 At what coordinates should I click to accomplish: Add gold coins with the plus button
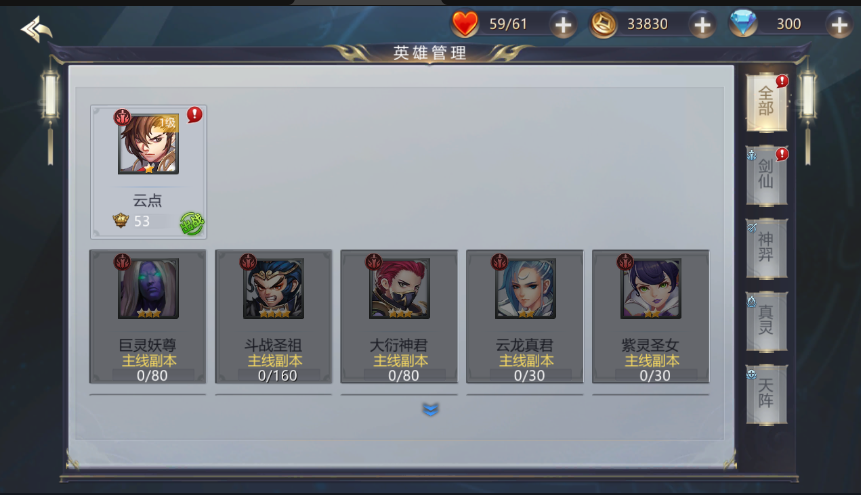pyautogui.click(x=703, y=25)
